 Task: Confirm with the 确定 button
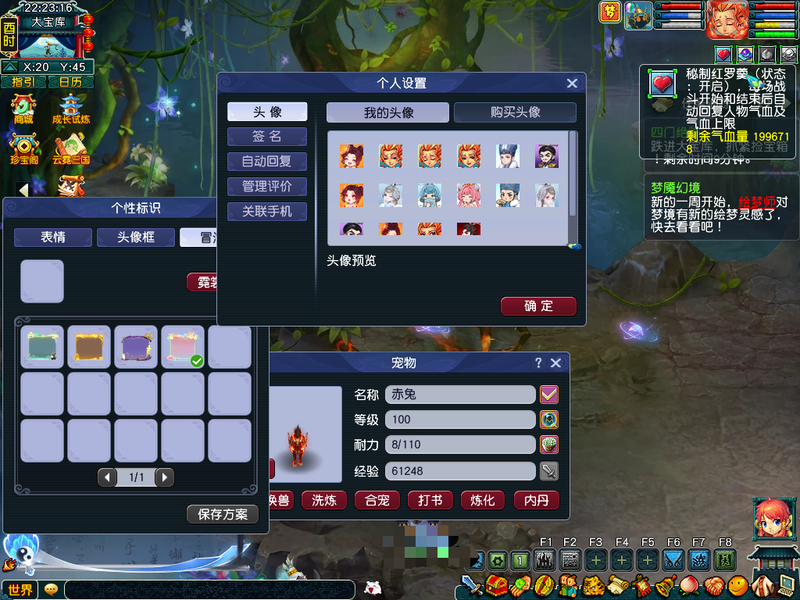pos(538,306)
